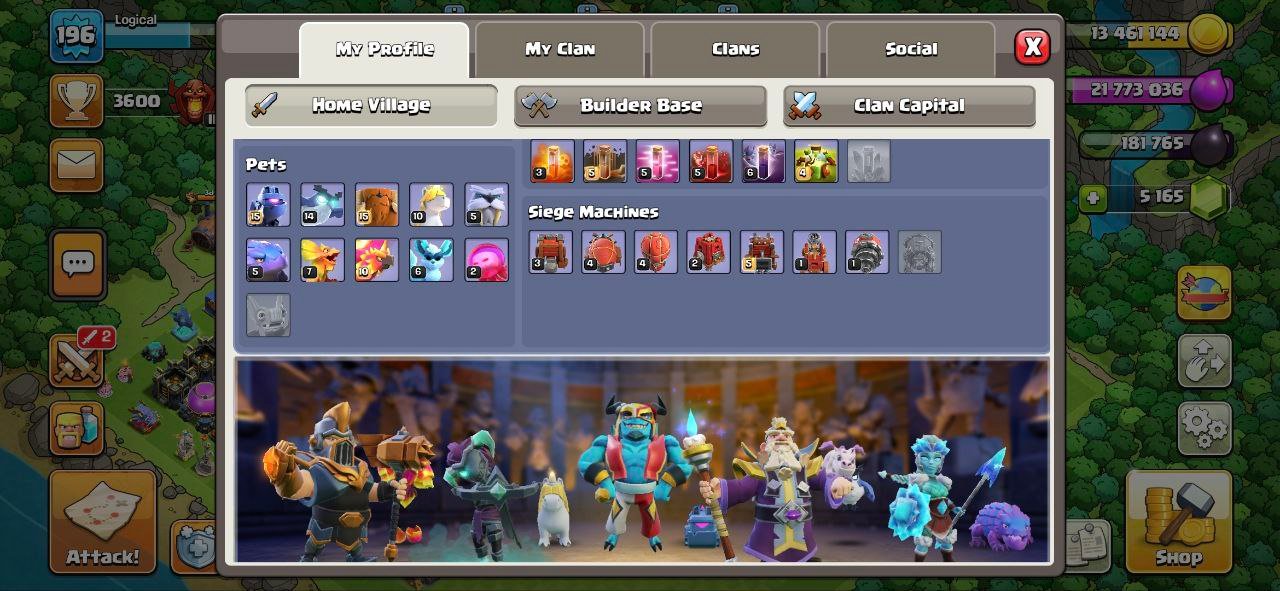Add gems with the green plus
This screenshot has height=591, width=1280.
(1092, 198)
